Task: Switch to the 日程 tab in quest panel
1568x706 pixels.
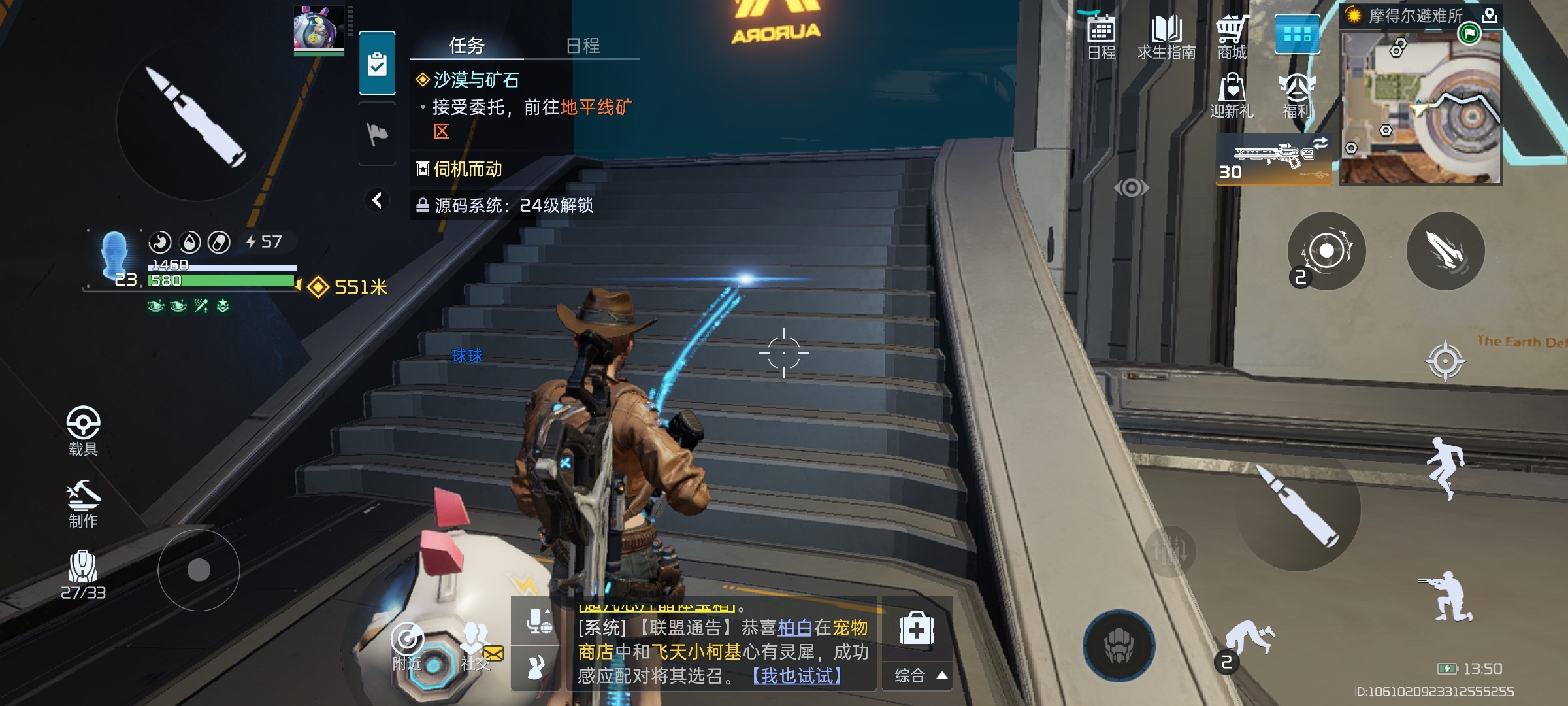Action: tap(582, 45)
